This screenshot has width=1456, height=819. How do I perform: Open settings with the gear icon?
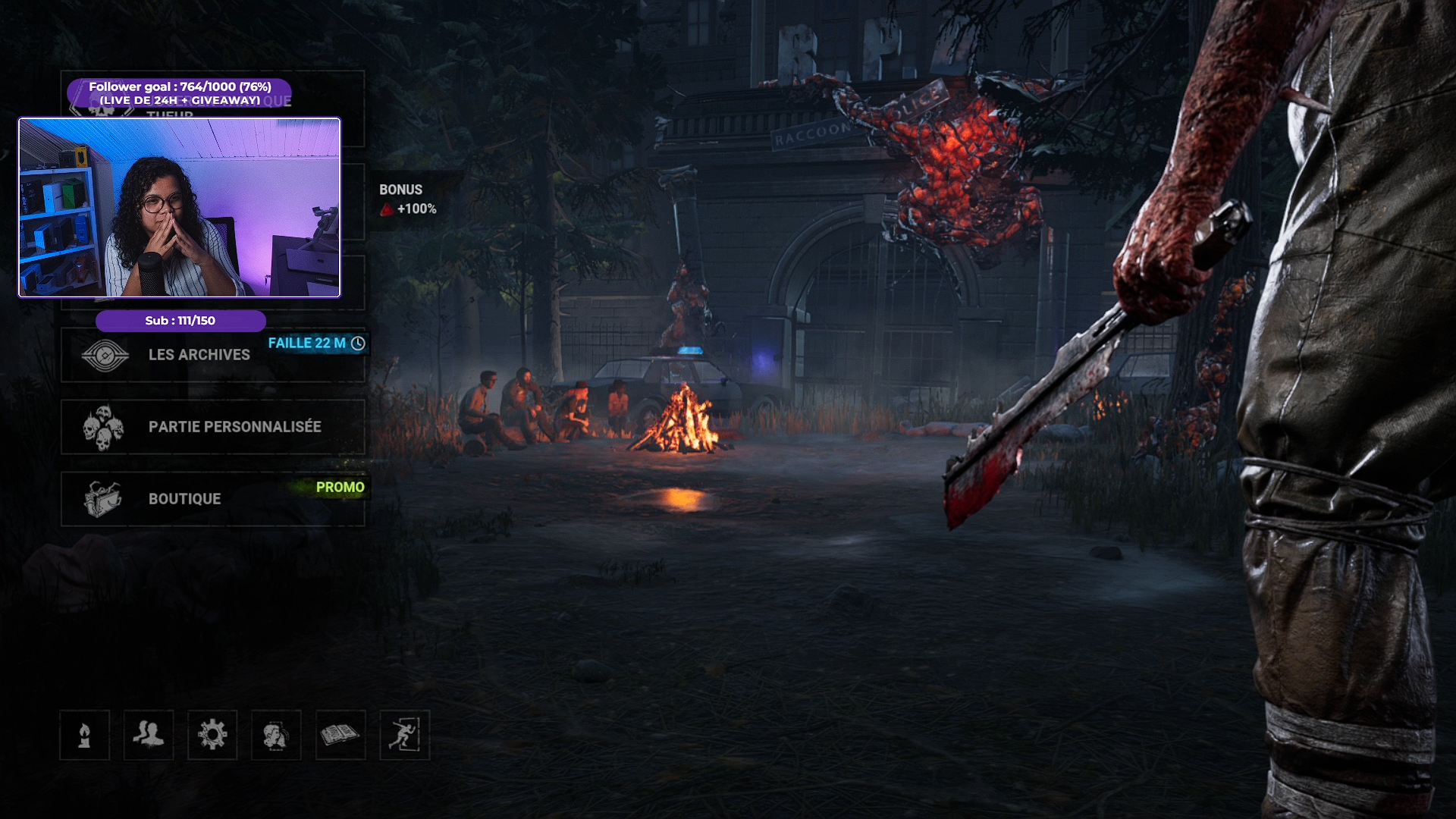tap(212, 735)
